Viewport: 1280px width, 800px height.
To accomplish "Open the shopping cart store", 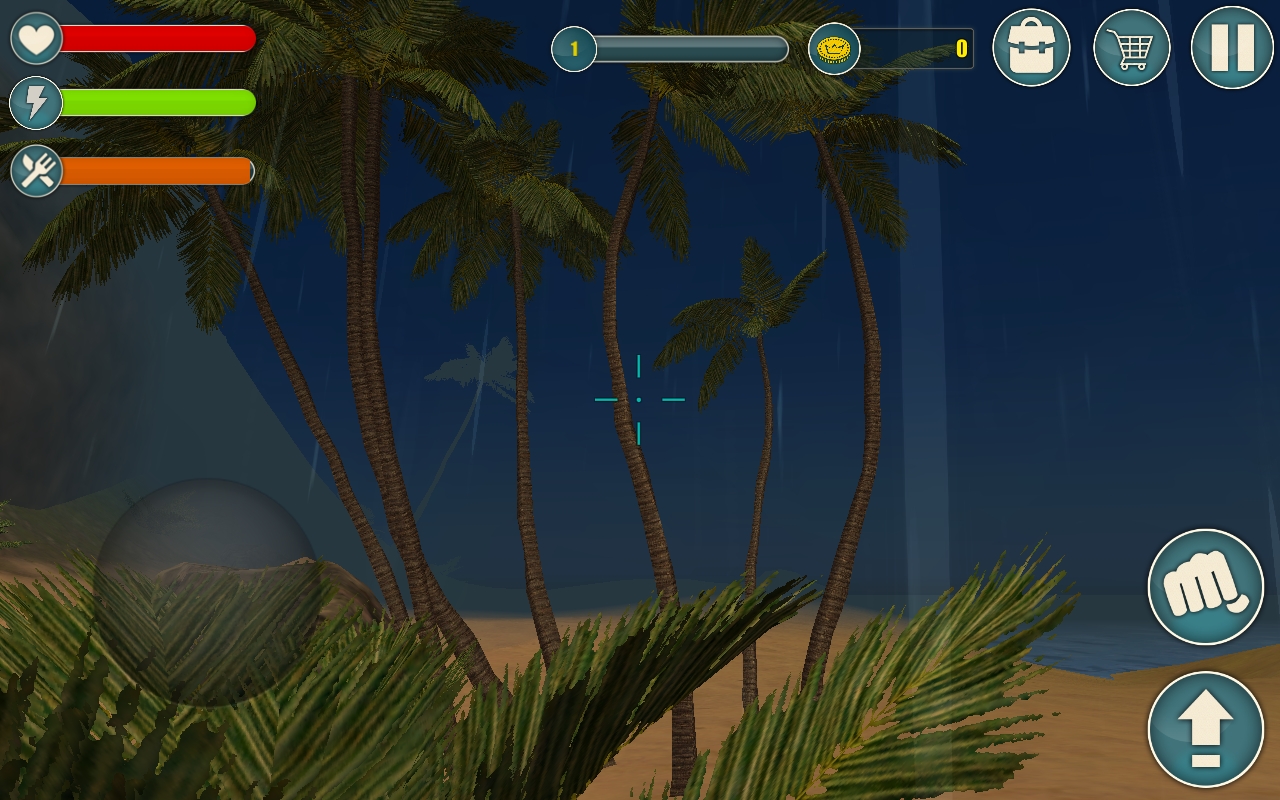I will 1132,46.
